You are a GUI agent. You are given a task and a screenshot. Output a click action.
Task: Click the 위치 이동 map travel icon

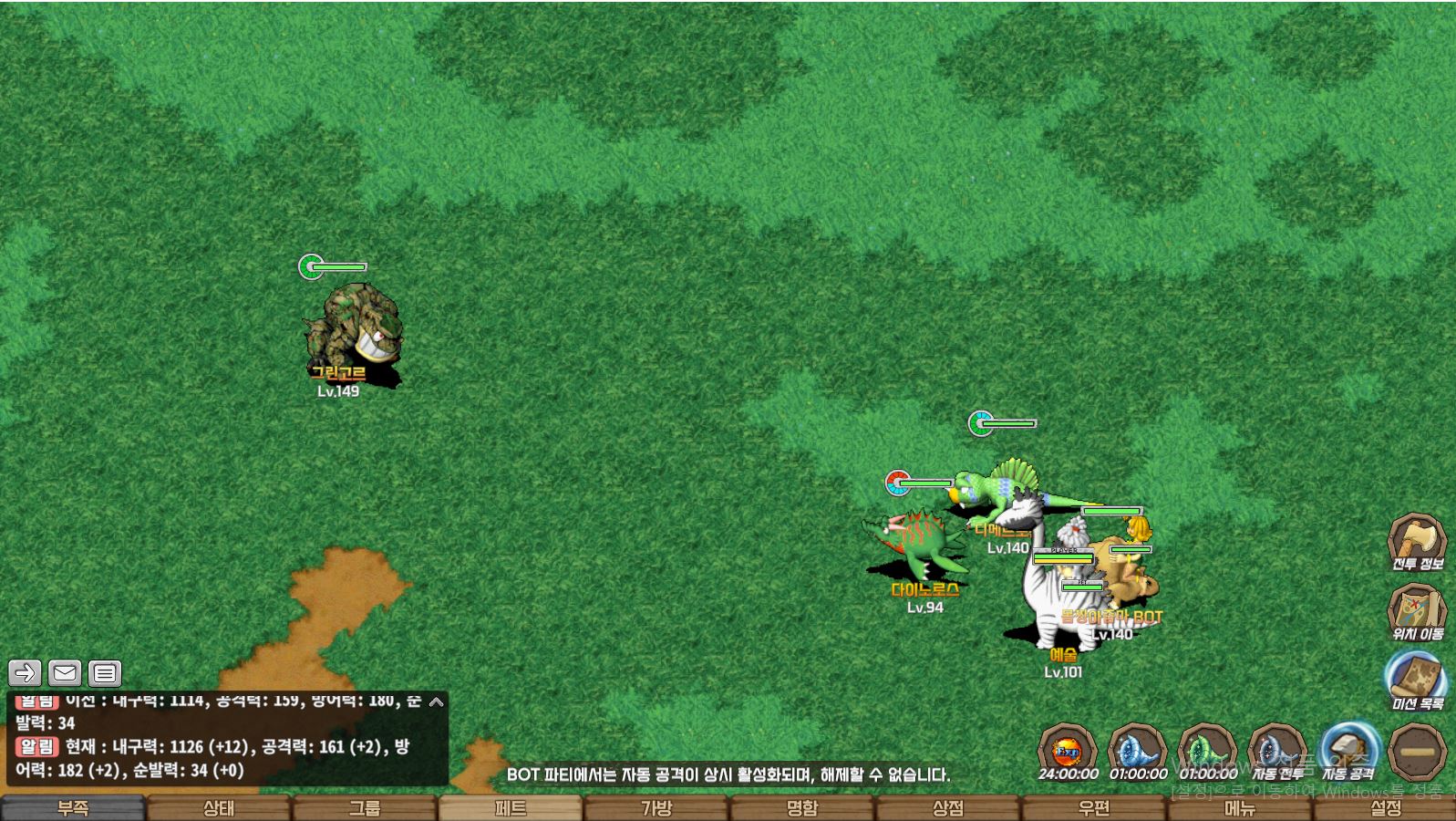(x=1417, y=609)
